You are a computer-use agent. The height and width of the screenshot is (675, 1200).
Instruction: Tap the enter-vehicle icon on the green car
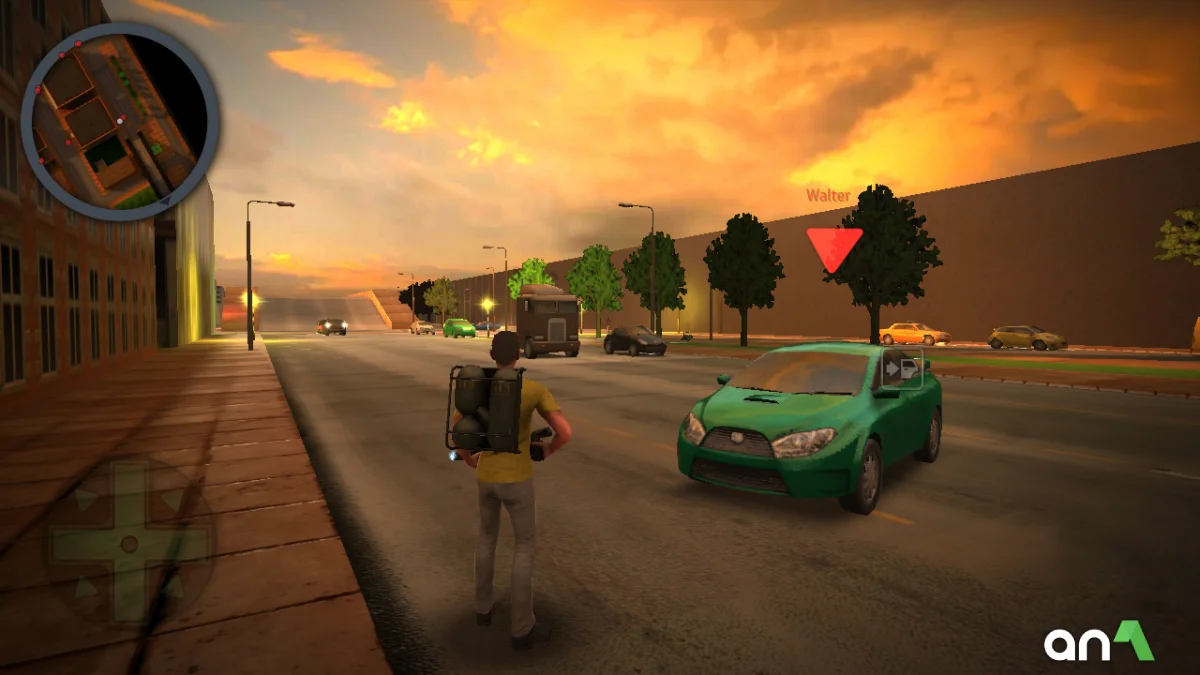pyautogui.click(x=902, y=369)
